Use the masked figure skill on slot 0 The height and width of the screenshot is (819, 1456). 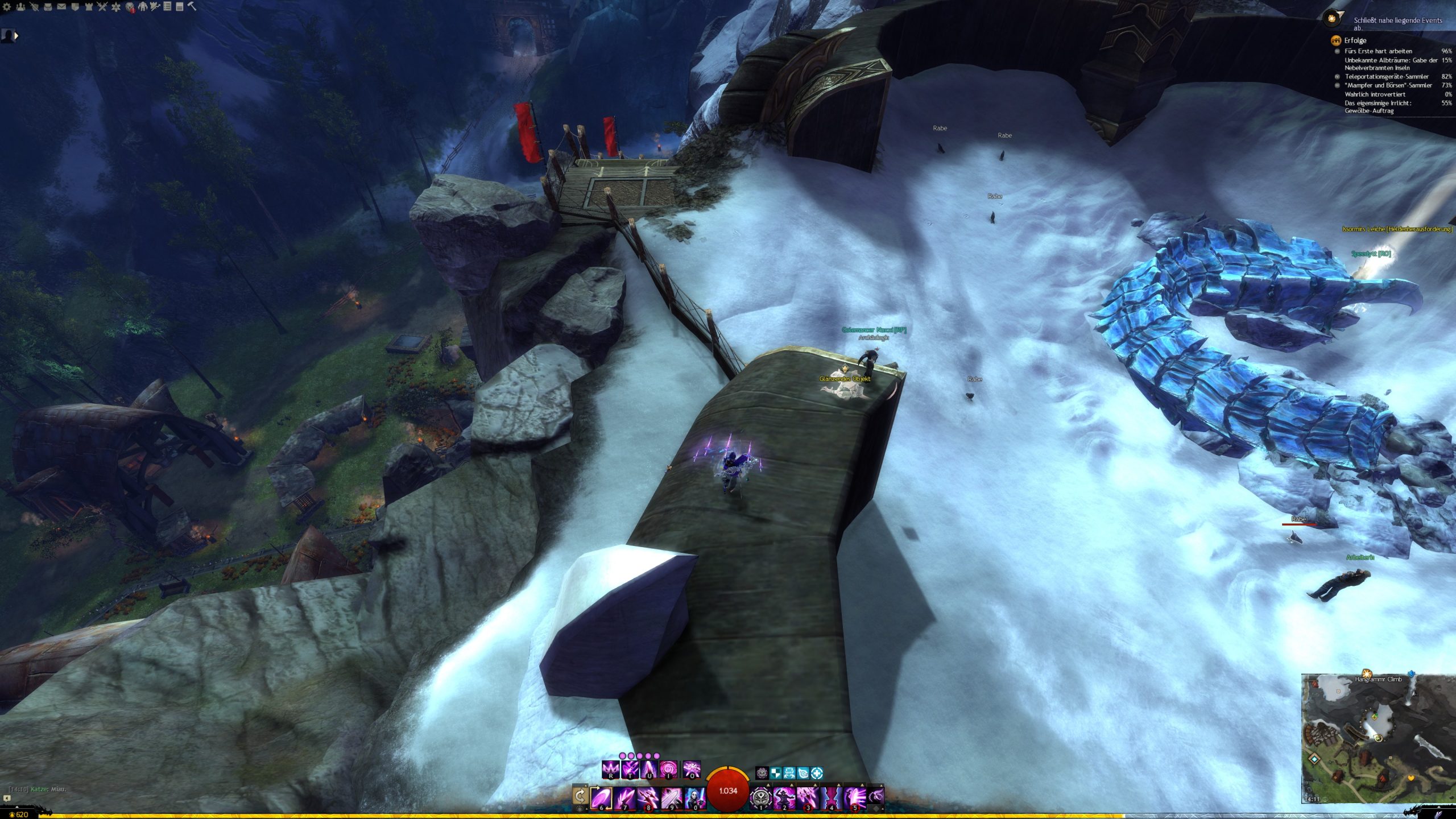tap(694, 797)
